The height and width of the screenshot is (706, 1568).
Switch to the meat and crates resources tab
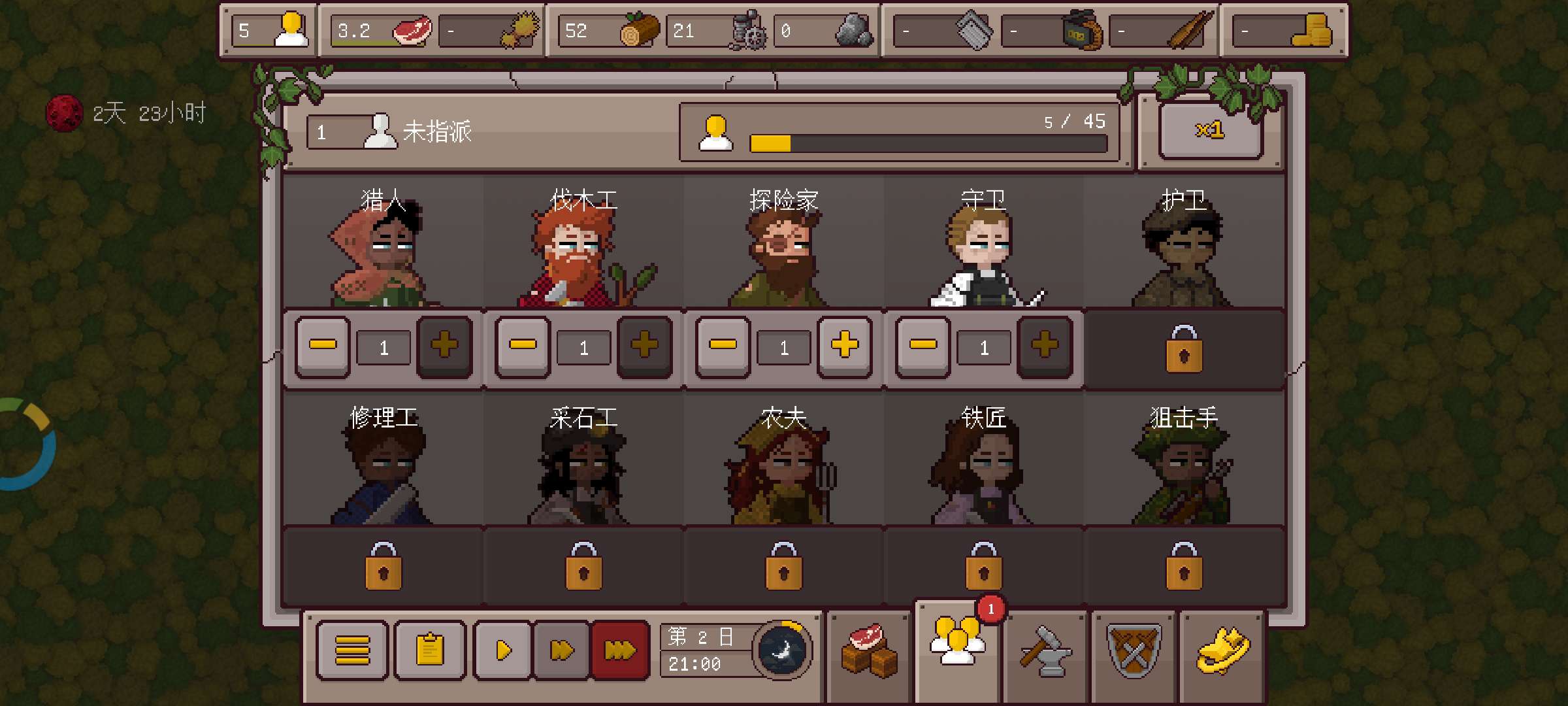[x=869, y=650]
